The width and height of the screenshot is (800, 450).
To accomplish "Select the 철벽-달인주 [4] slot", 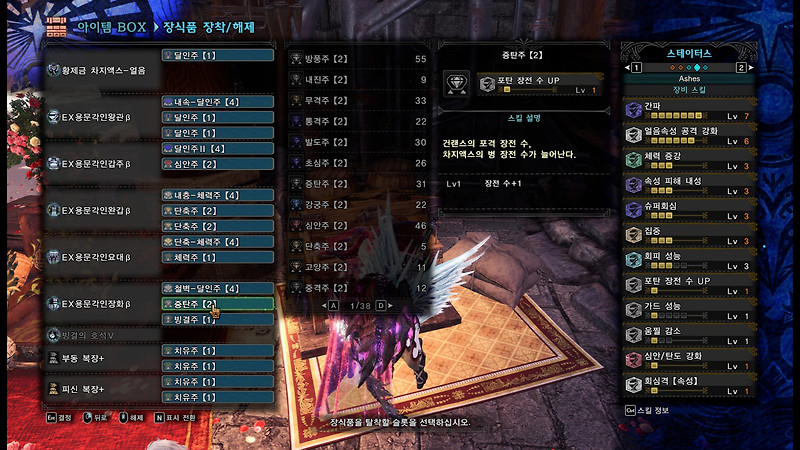I will 216,288.
